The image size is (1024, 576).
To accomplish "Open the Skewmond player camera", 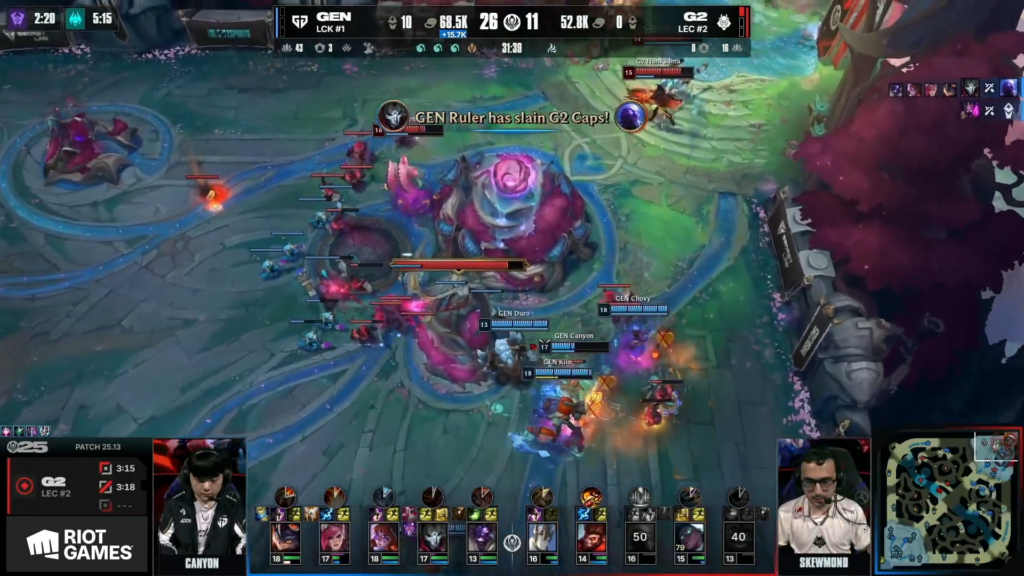I will coord(823,502).
